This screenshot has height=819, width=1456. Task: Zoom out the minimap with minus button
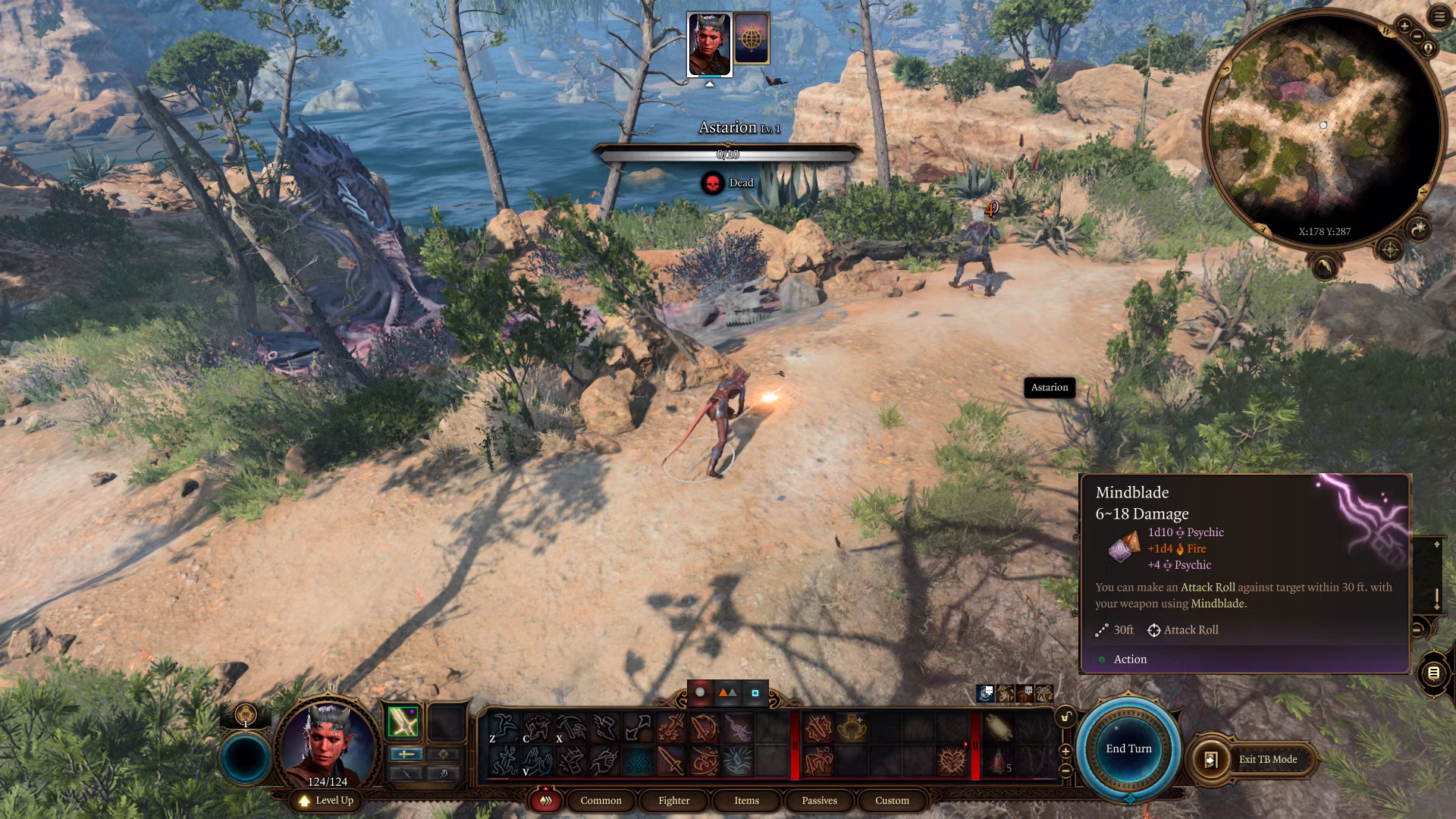coord(1416,36)
